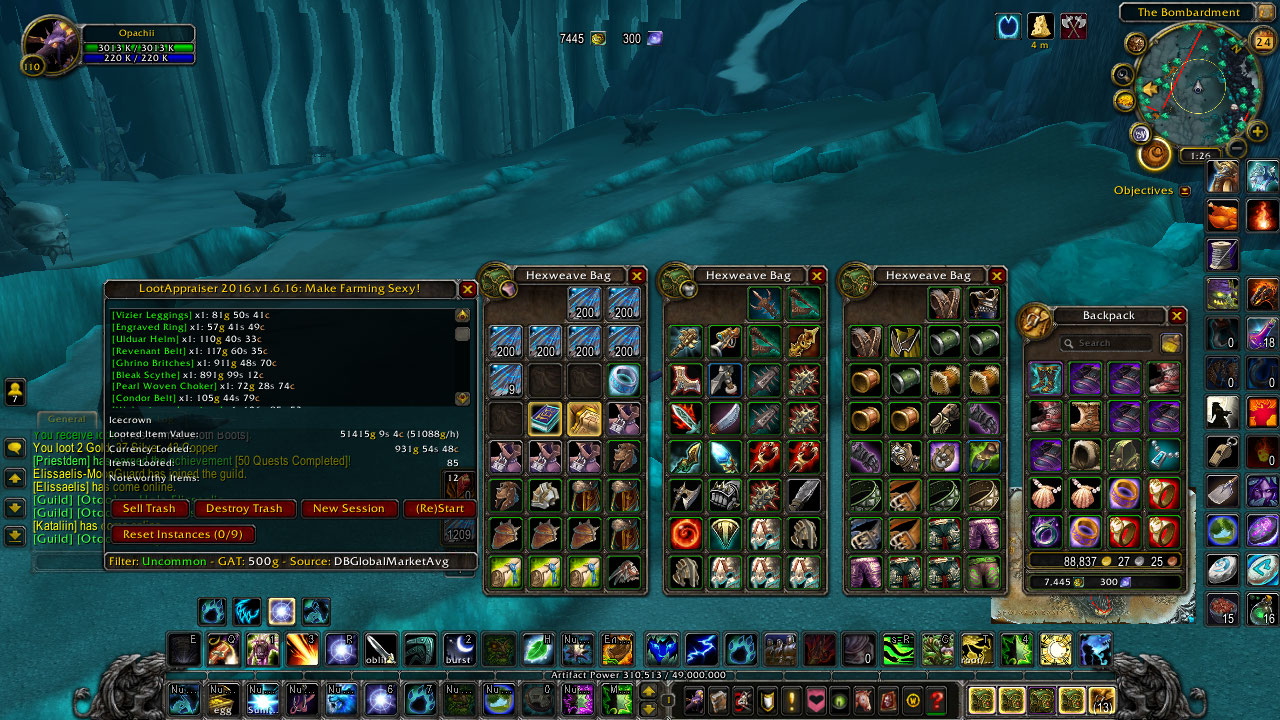
Task: Zoom in on the minimap
Action: 1257,131
